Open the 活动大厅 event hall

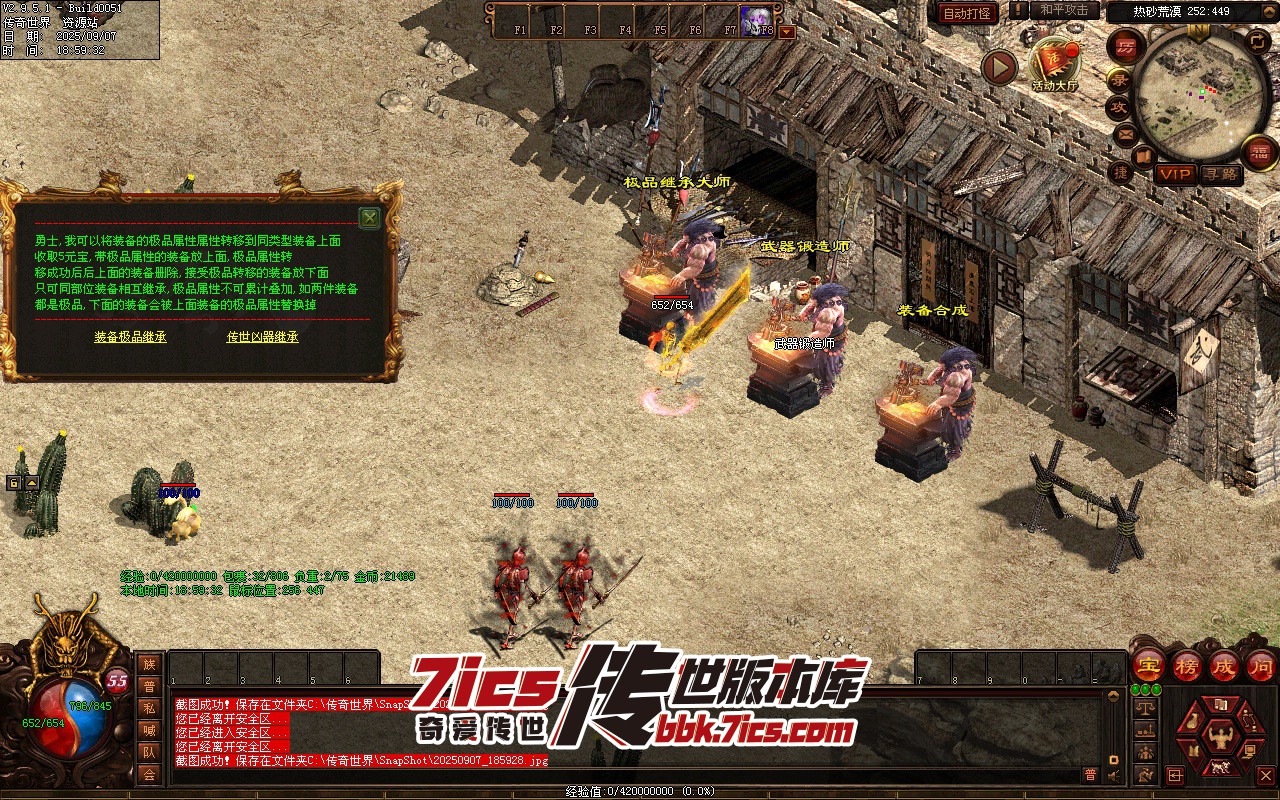(x=1055, y=63)
